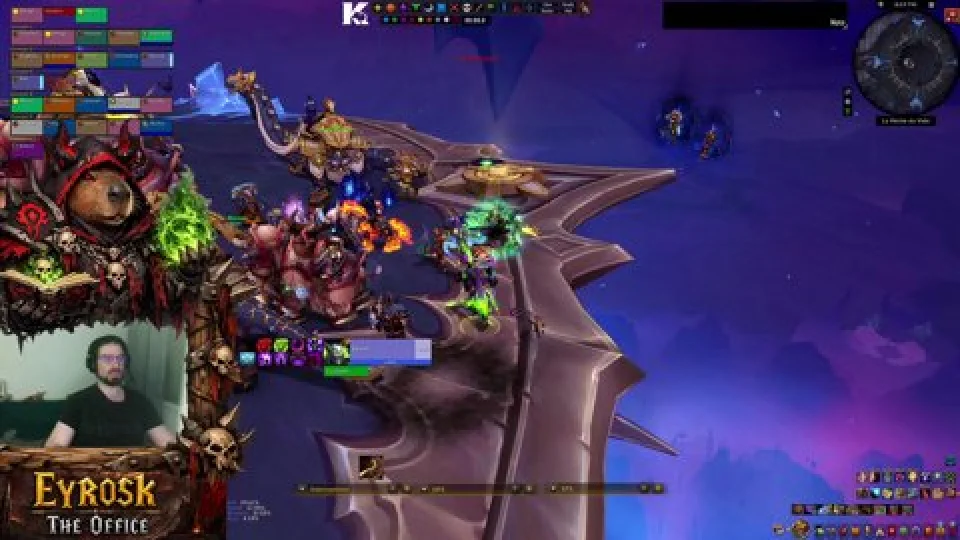Select the yellow star raid marker

pyautogui.click(x=378, y=8)
